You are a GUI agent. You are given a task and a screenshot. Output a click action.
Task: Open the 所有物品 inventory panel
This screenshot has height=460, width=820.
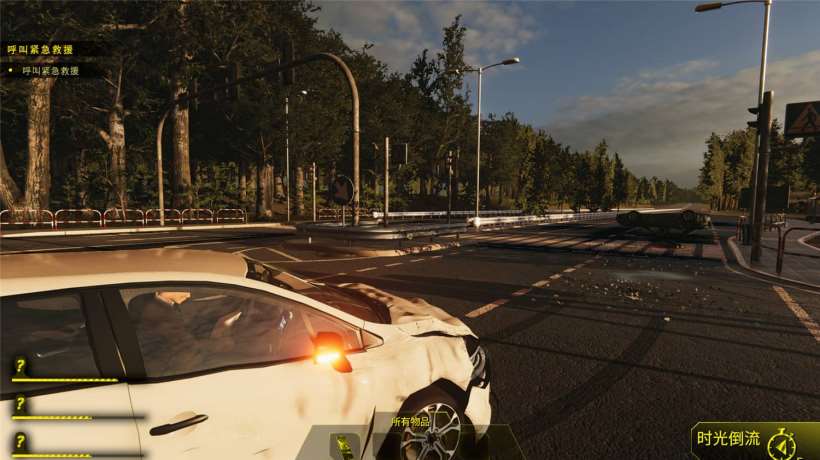(x=410, y=422)
